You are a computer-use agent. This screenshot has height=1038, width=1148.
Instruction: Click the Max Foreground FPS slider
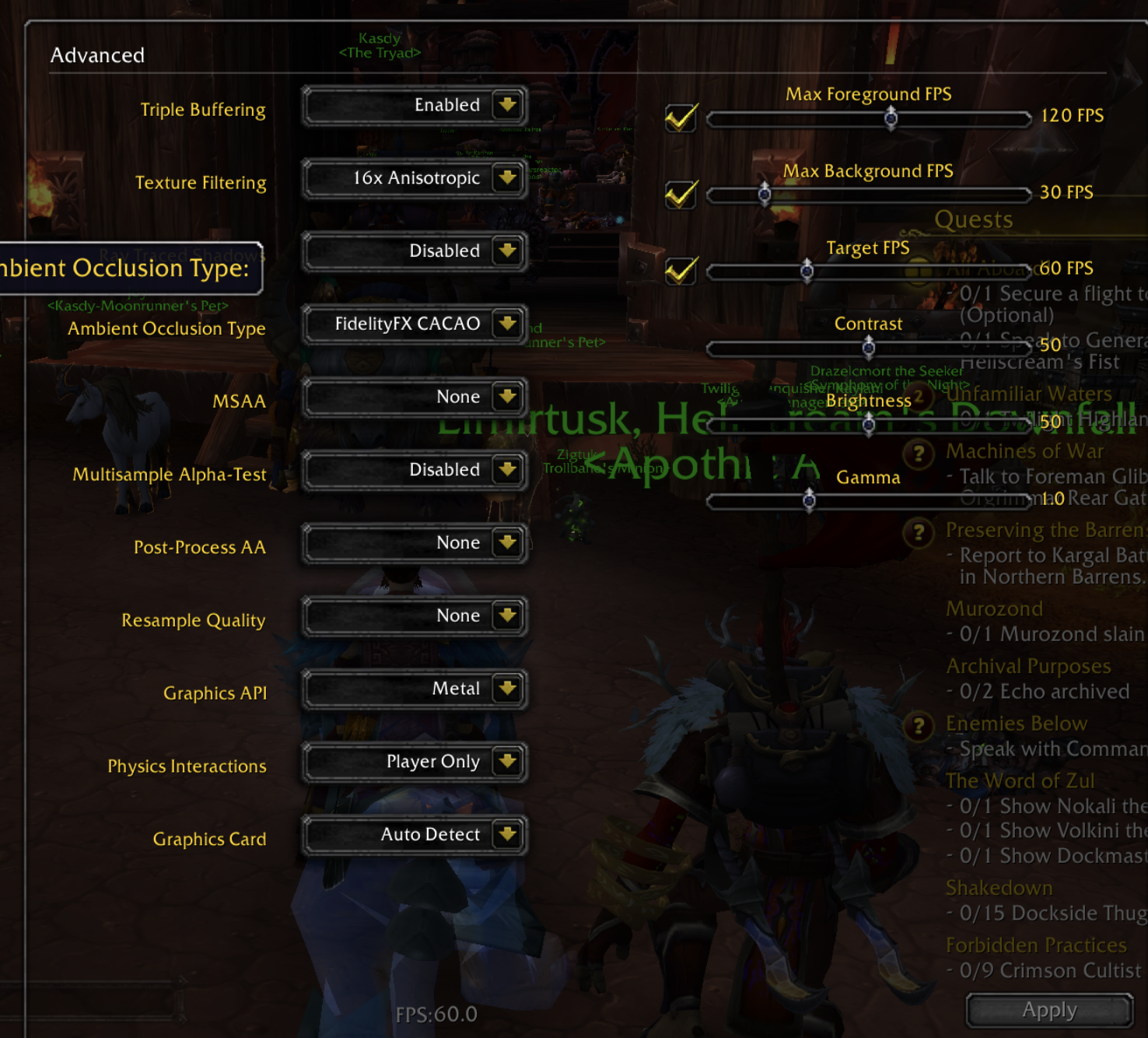pos(869,118)
